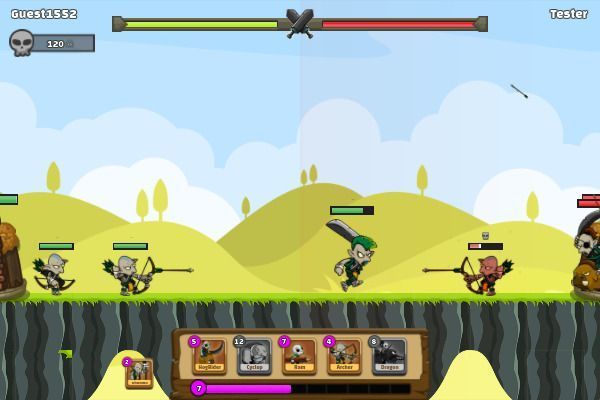
Task: Select the Cyclop unit card
Action: coord(254,355)
